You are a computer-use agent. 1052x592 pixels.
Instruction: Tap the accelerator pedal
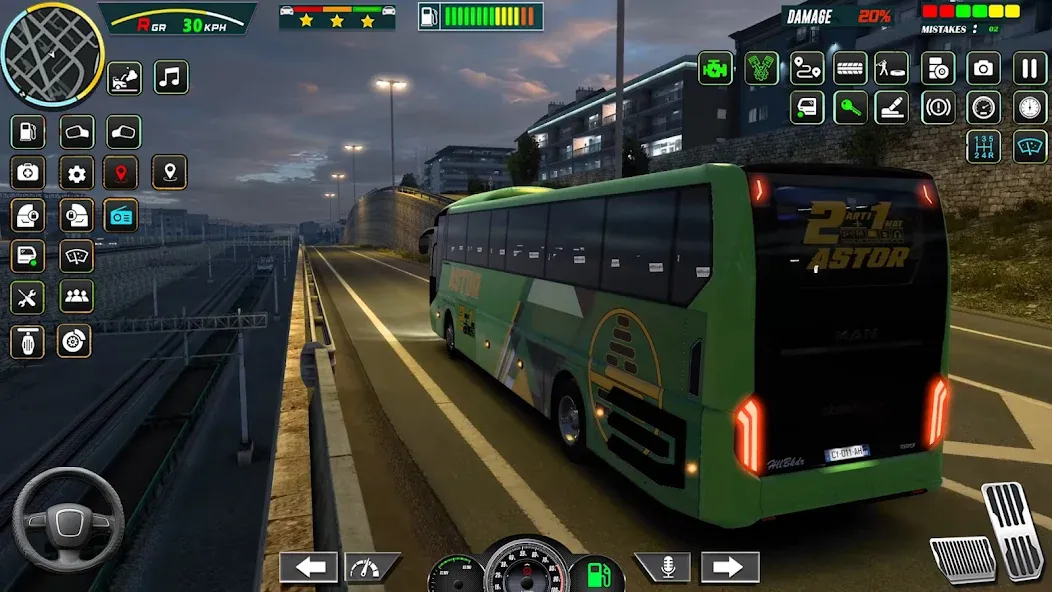(x=1014, y=530)
